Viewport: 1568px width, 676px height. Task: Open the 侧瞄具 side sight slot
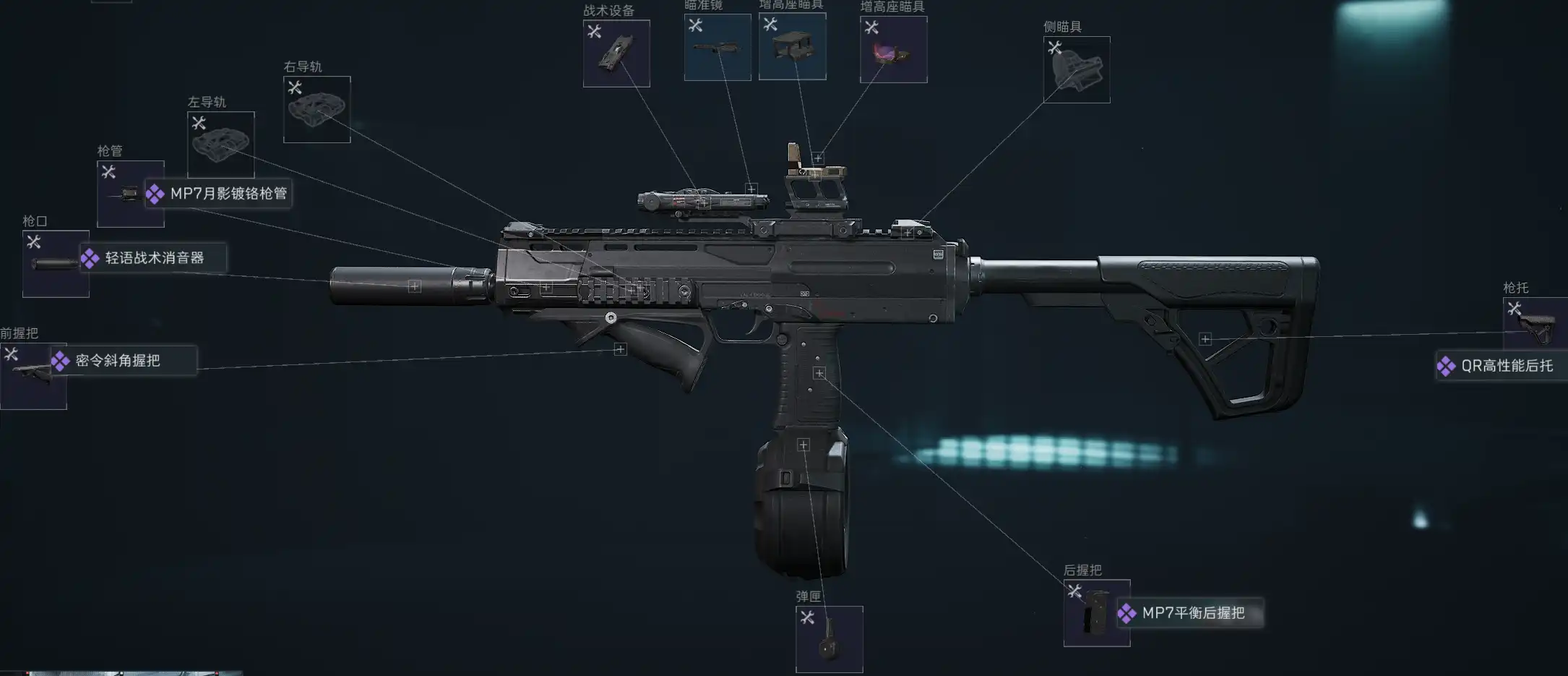pos(1077,69)
